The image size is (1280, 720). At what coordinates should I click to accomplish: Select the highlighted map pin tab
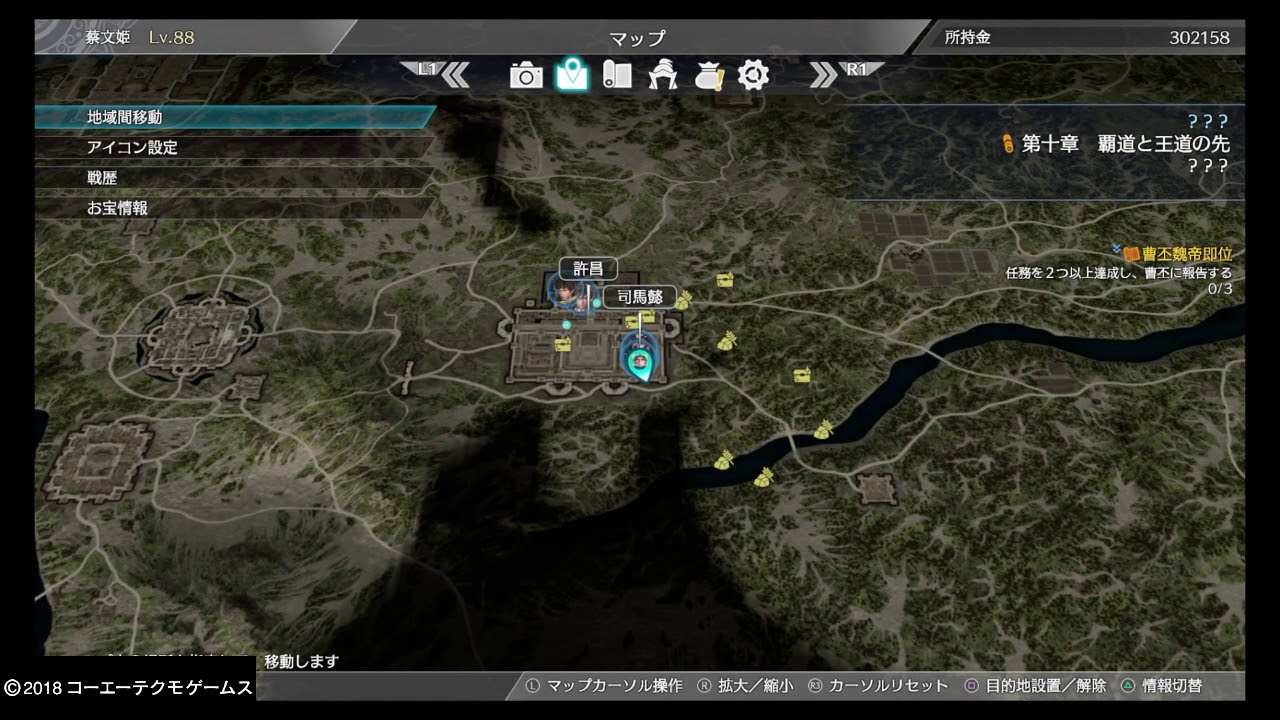coord(572,74)
